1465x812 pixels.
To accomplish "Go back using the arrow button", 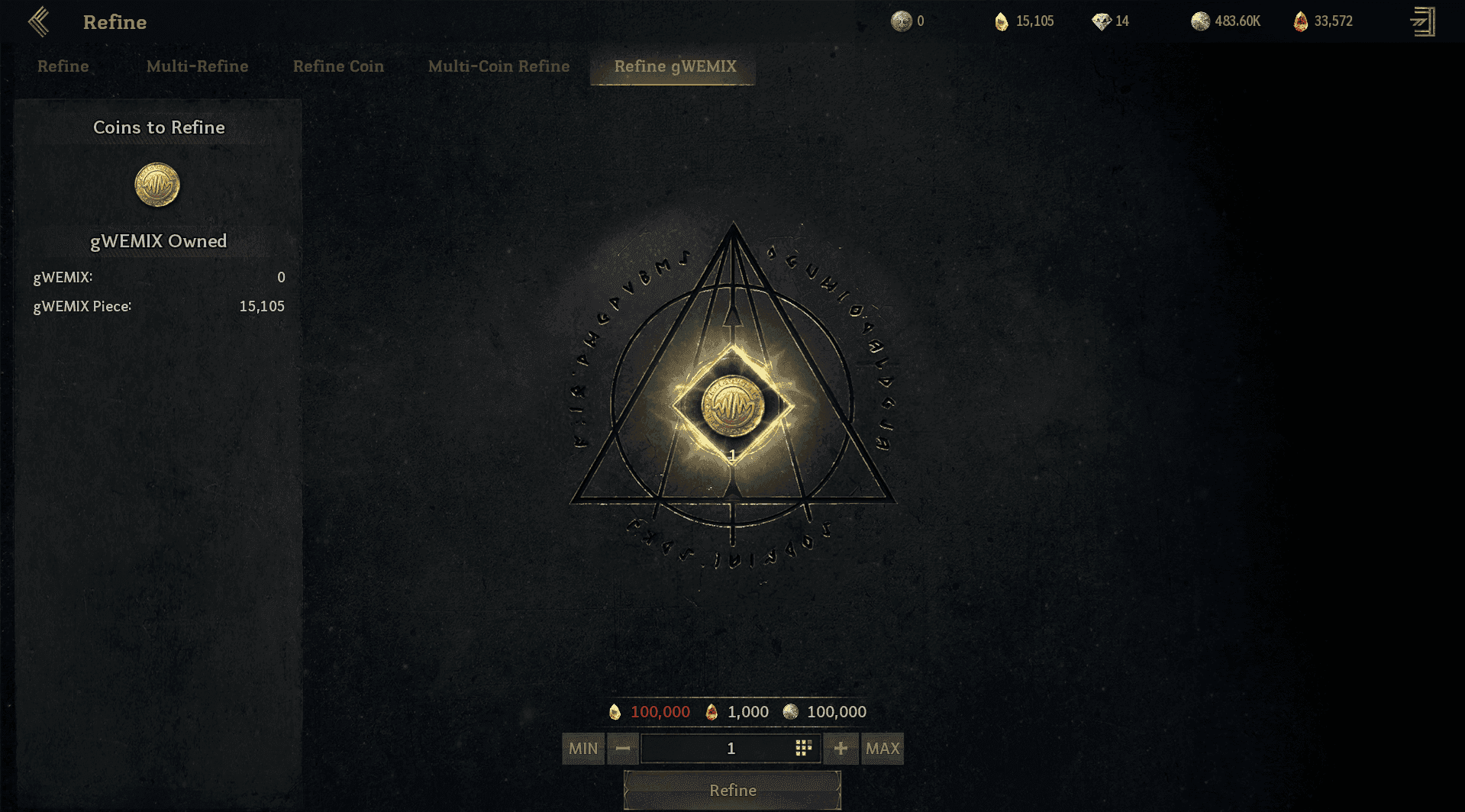I will point(39,22).
